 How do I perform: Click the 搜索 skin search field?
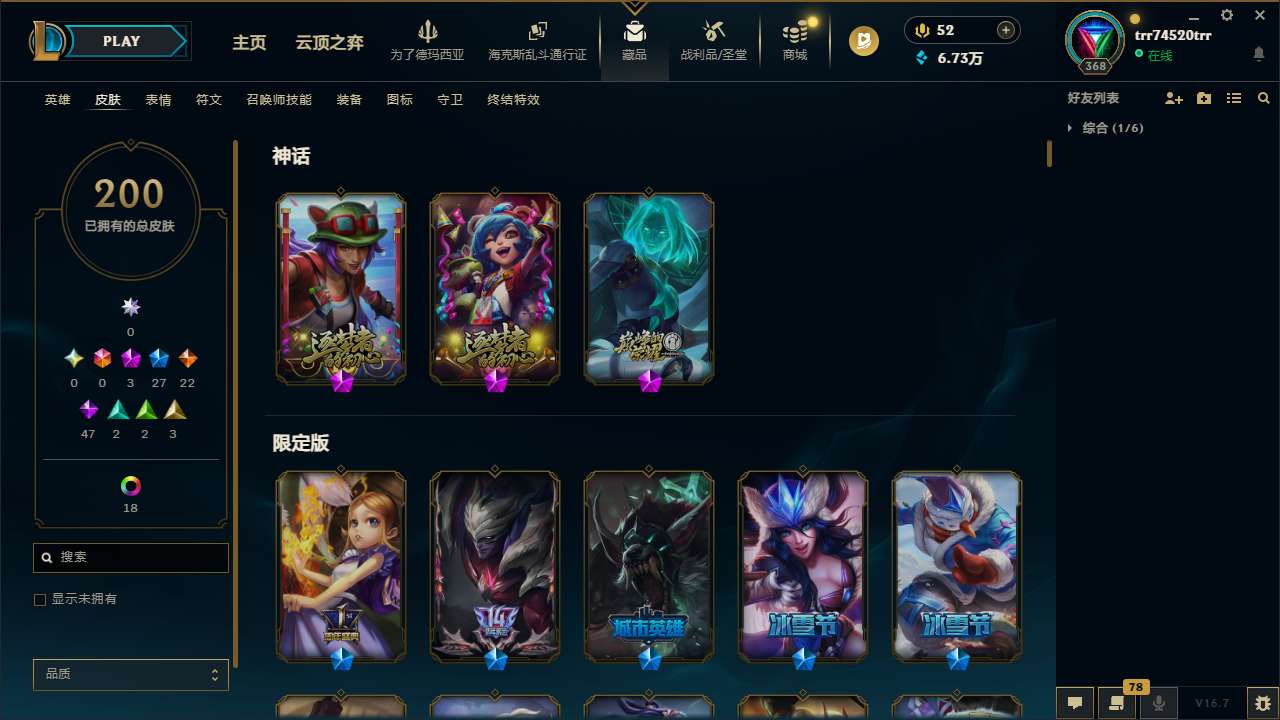130,557
